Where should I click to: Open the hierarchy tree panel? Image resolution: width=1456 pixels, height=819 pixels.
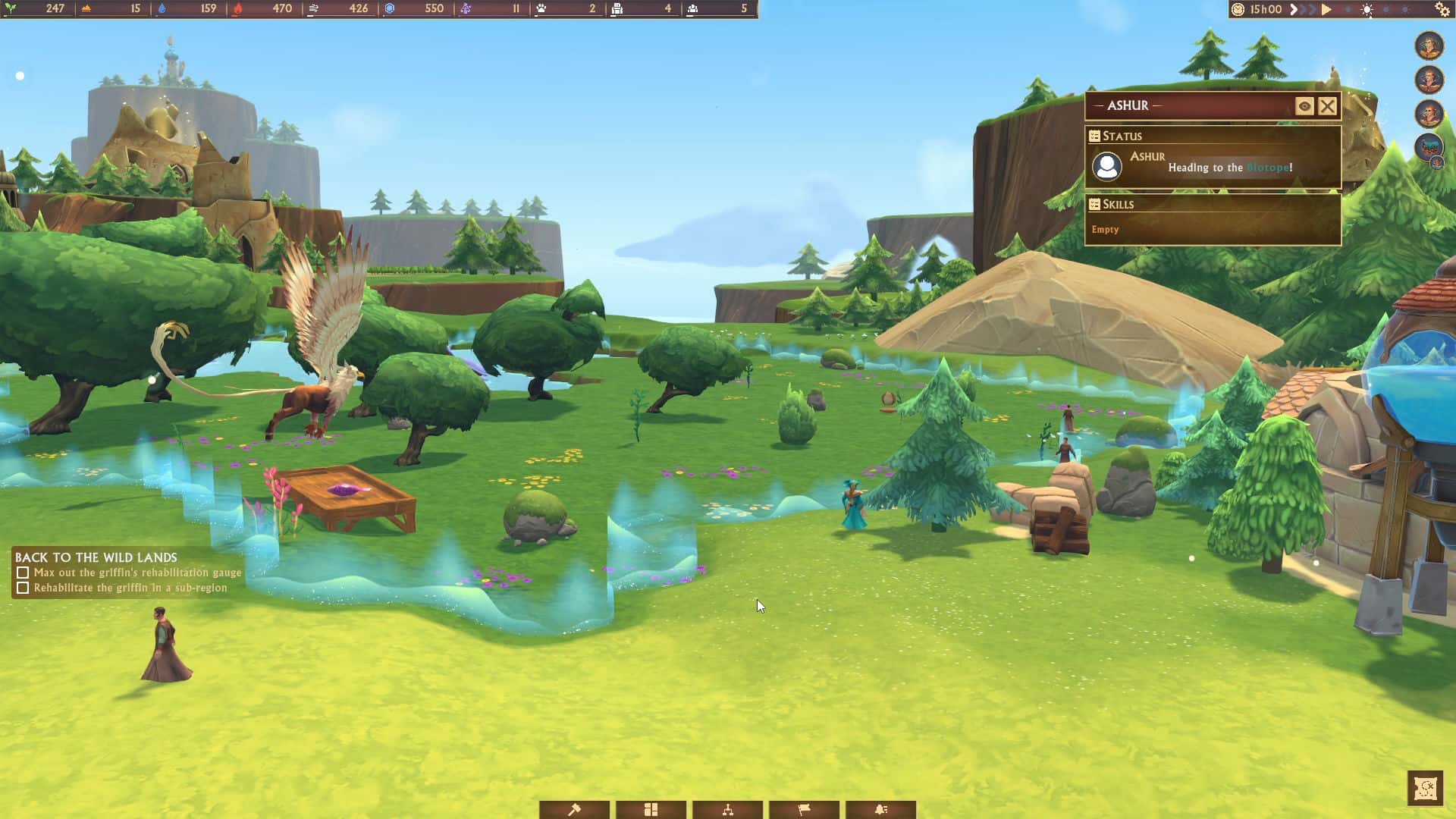(x=728, y=809)
